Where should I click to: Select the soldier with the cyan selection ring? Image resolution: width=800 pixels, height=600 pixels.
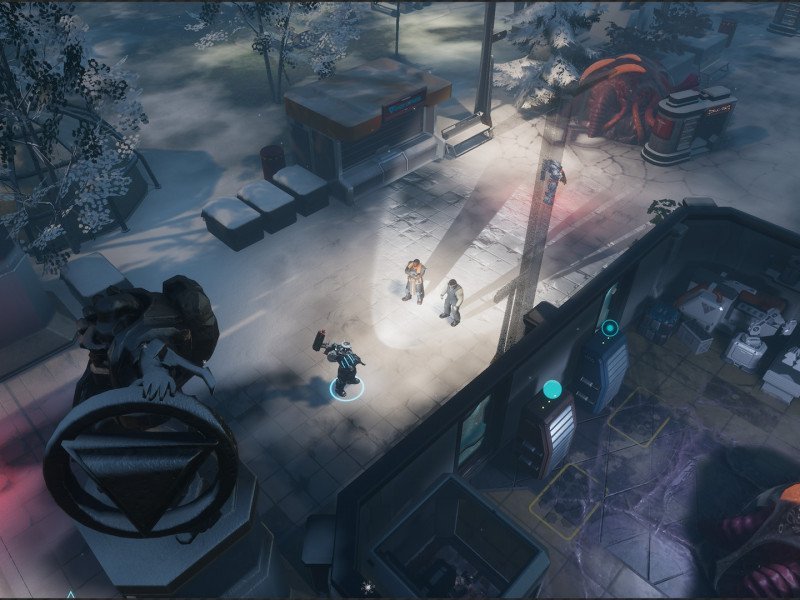[344, 368]
